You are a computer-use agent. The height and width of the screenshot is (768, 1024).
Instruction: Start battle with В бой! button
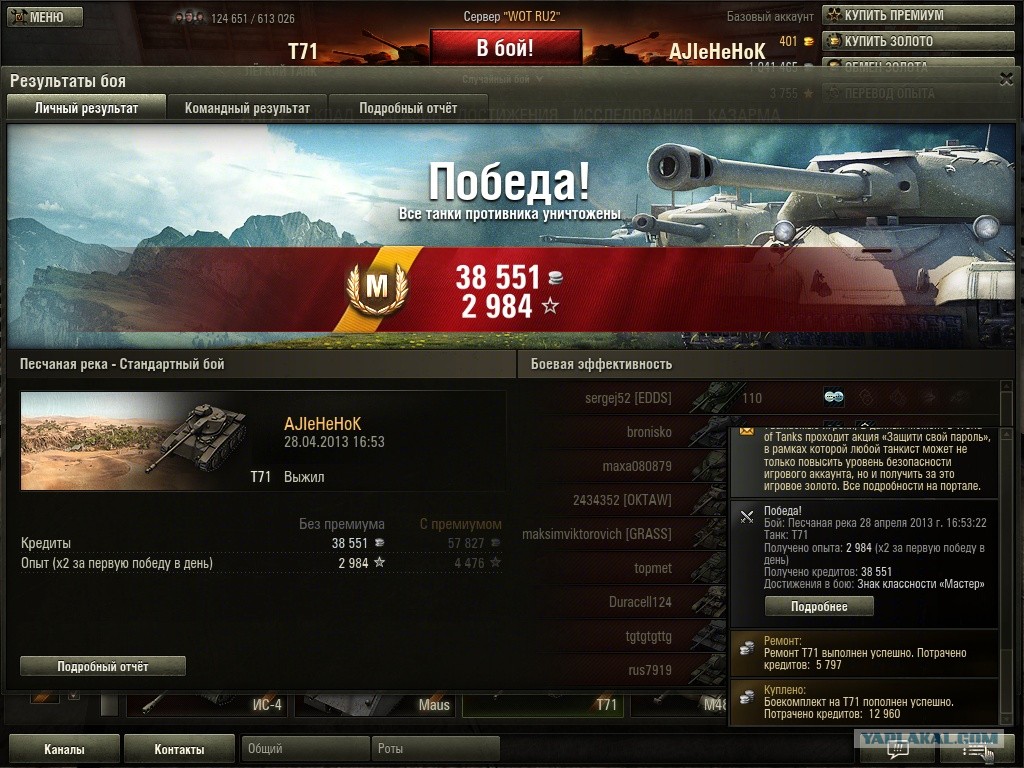tap(505, 47)
